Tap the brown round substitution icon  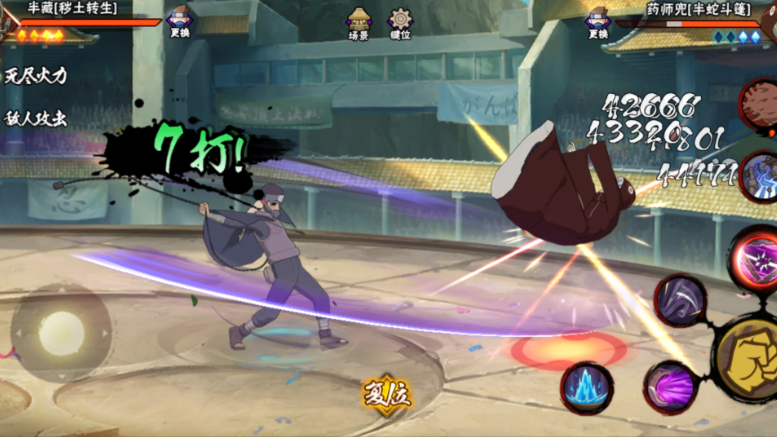coord(760,103)
